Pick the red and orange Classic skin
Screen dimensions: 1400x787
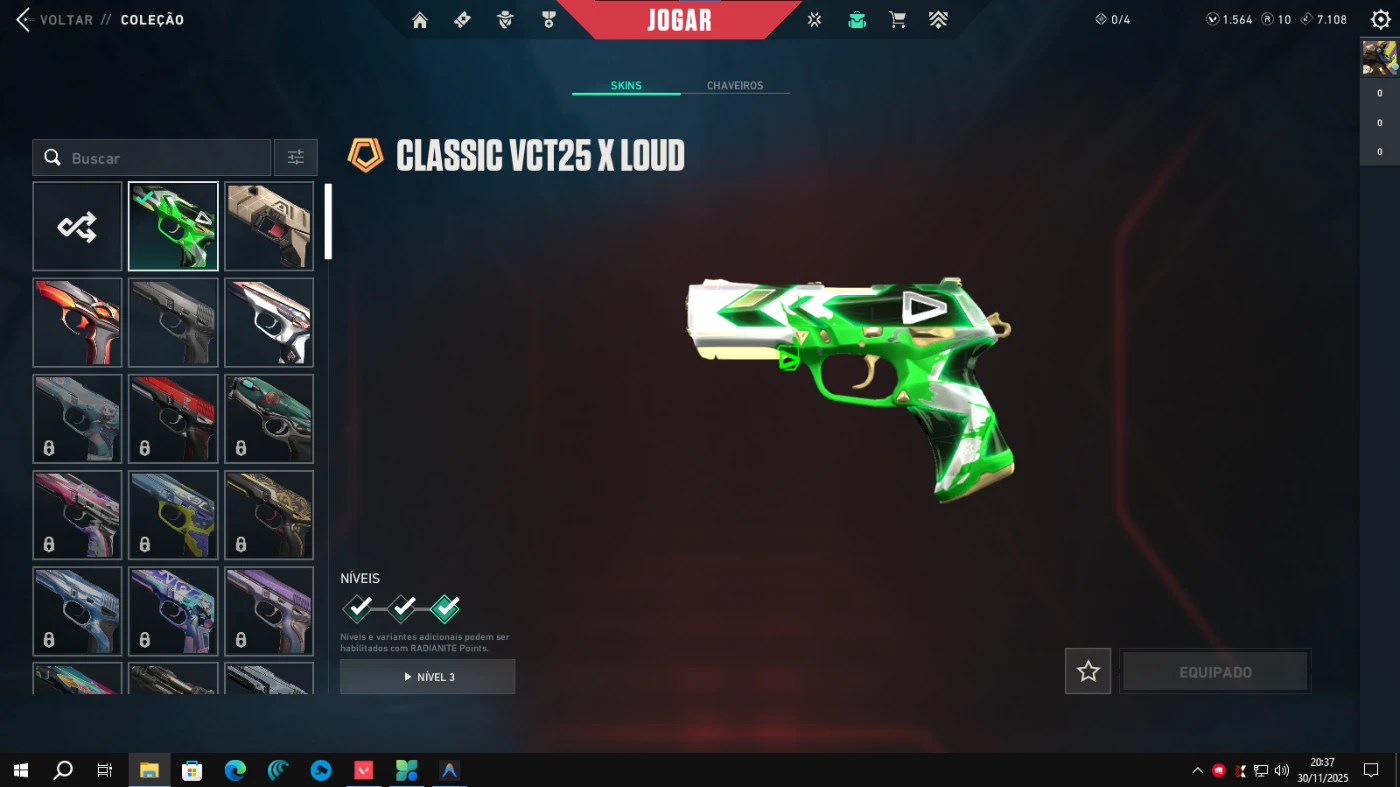click(x=77, y=323)
